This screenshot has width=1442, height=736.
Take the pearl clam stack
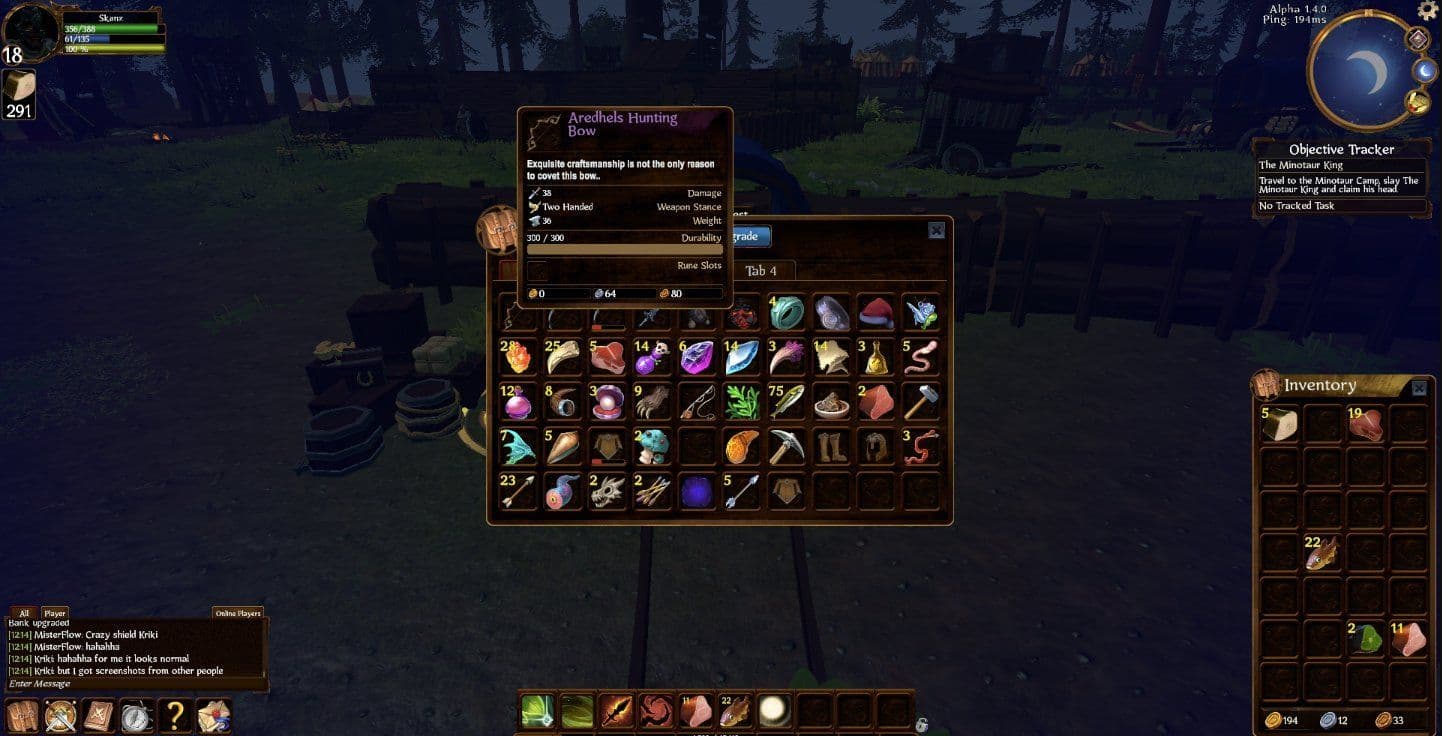click(x=607, y=401)
